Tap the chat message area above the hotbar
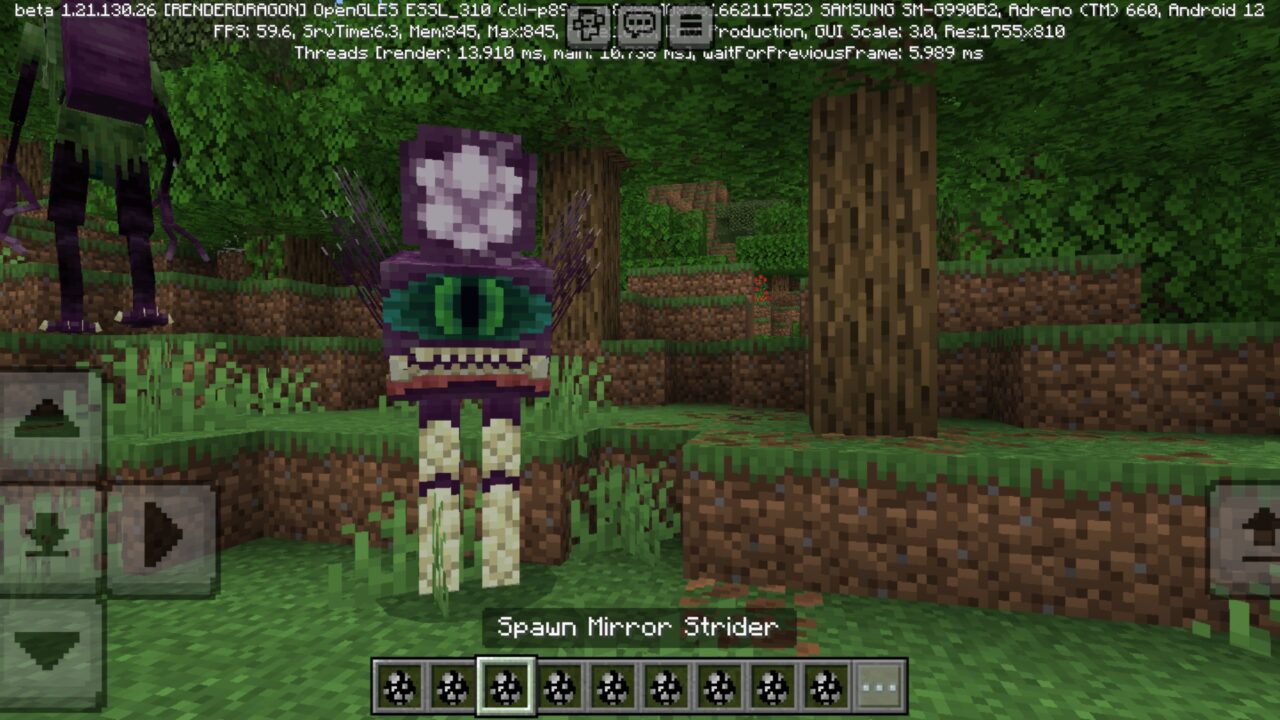The height and width of the screenshot is (720, 1280). (639, 625)
